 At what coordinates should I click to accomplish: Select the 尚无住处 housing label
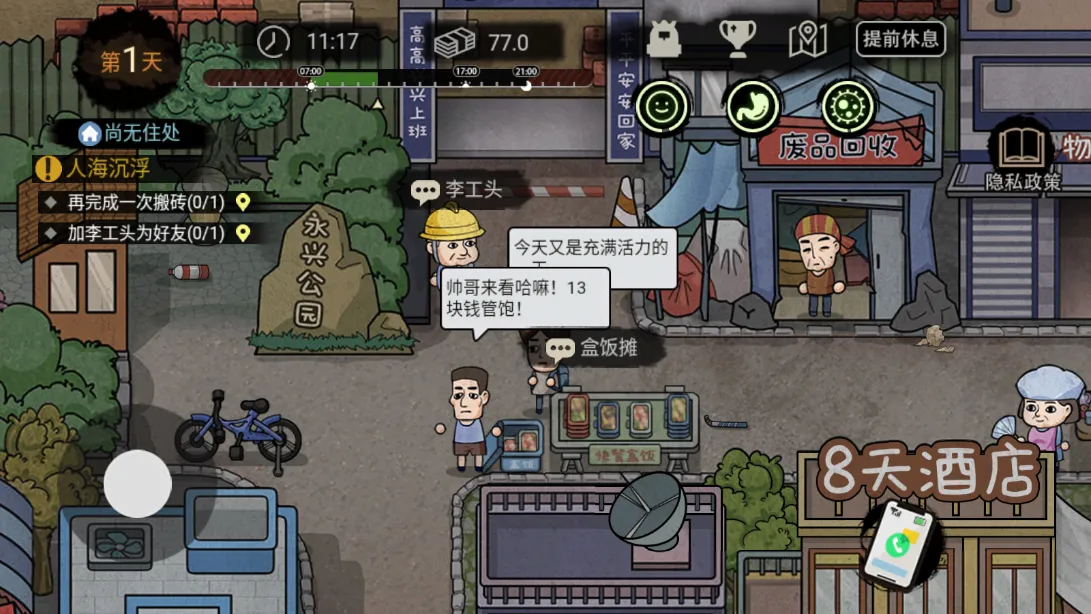[130, 133]
